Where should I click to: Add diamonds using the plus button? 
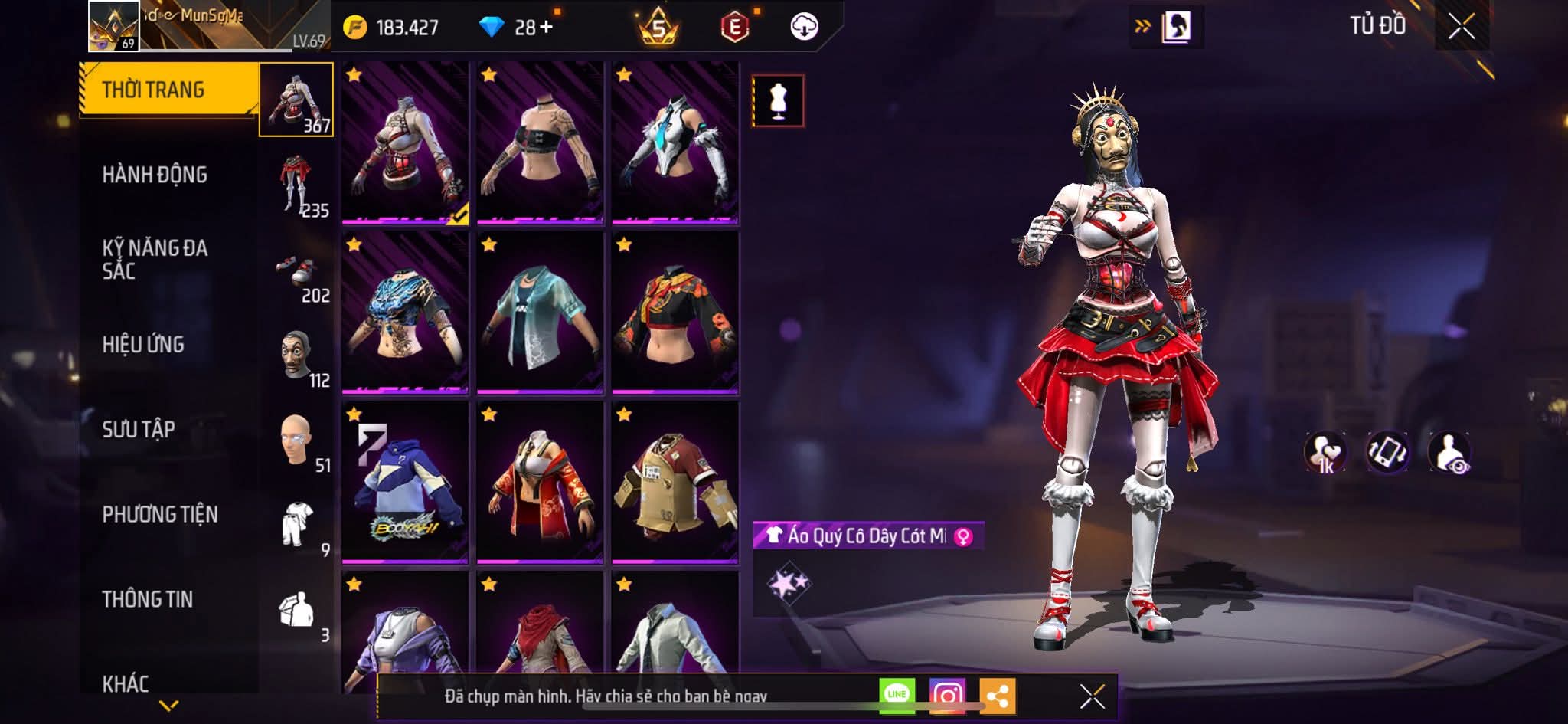tap(546, 28)
